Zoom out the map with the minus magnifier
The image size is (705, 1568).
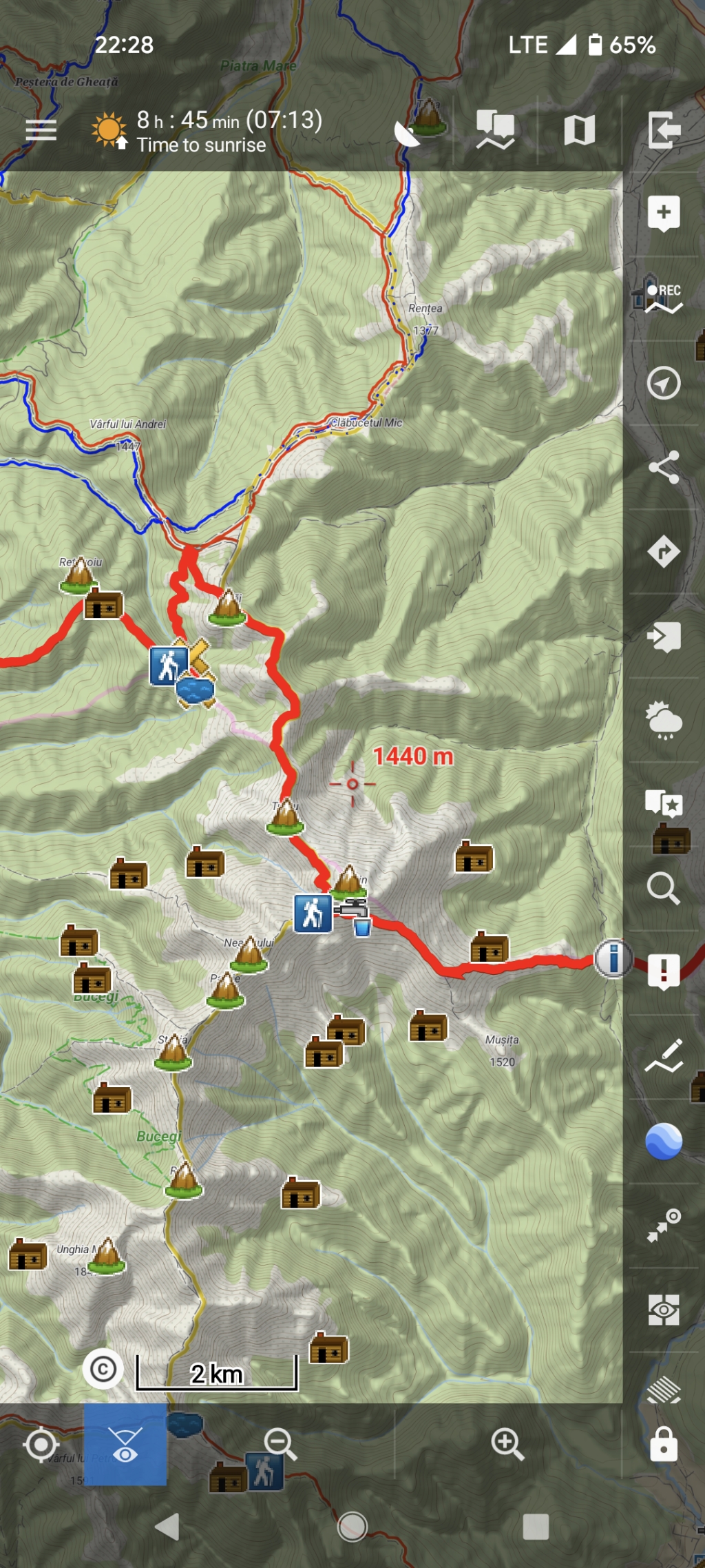coord(280,1444)
